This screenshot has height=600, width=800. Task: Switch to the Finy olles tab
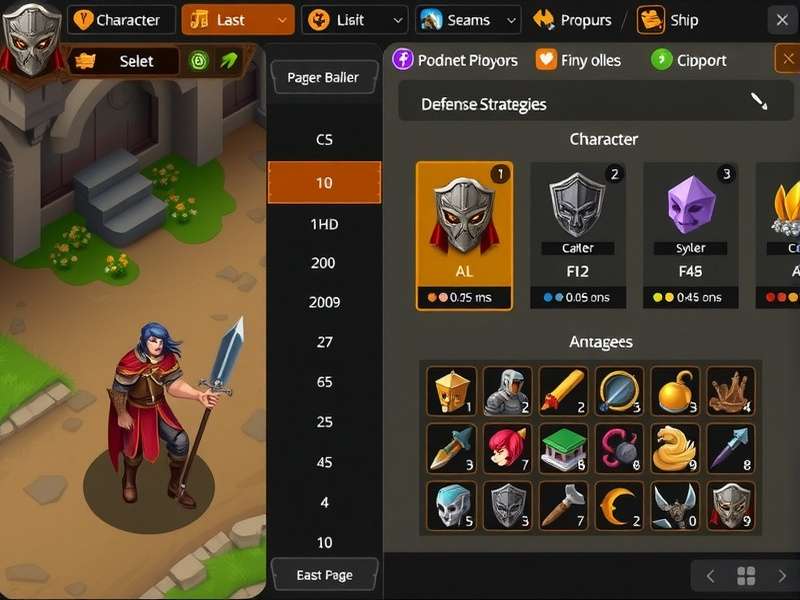[x=579, y=60]
